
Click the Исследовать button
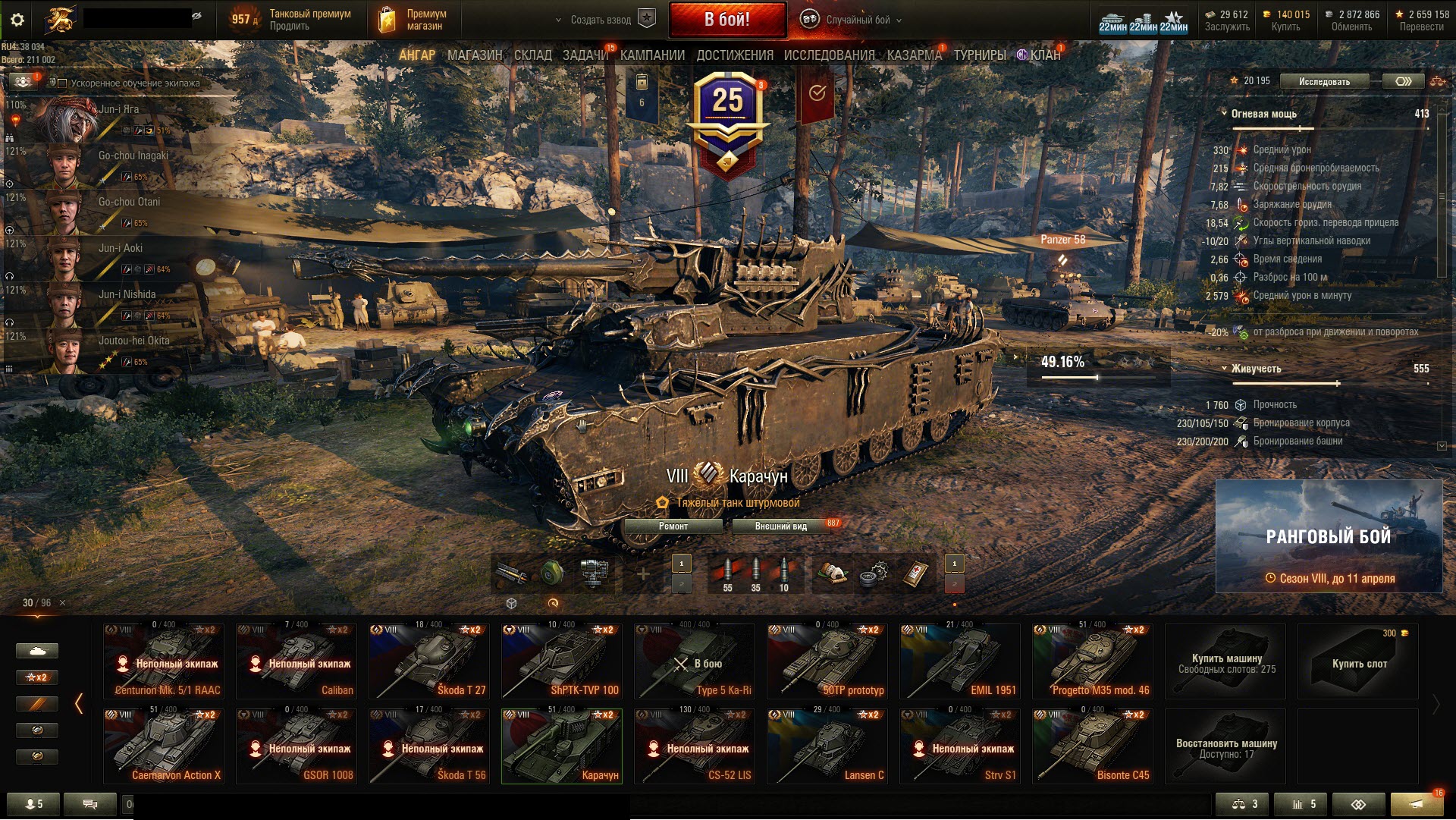point(1324,82)
